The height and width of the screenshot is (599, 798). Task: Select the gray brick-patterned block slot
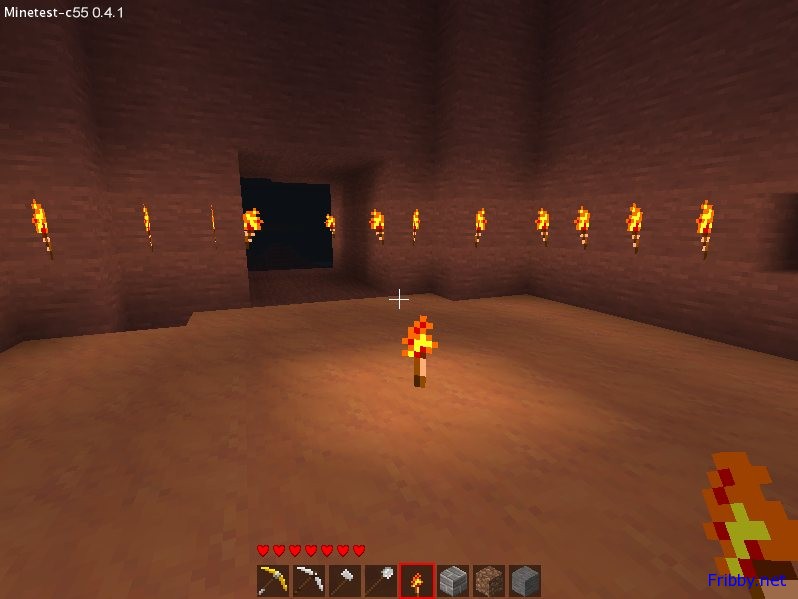(x=453, y=581)
